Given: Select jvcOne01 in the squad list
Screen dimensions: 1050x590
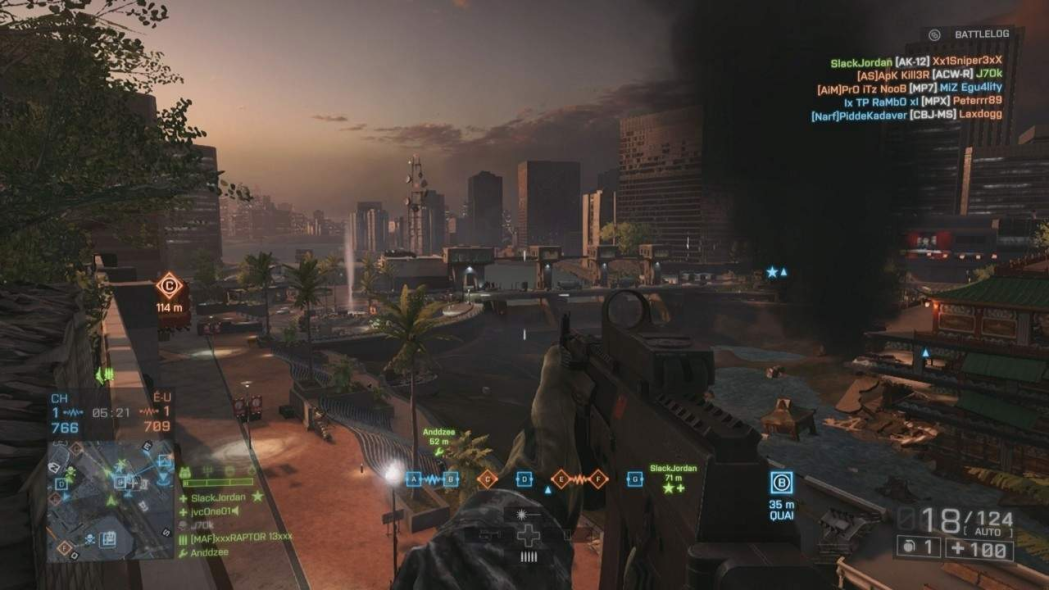Looking at the screenshot, I should (x=214, y=511).
